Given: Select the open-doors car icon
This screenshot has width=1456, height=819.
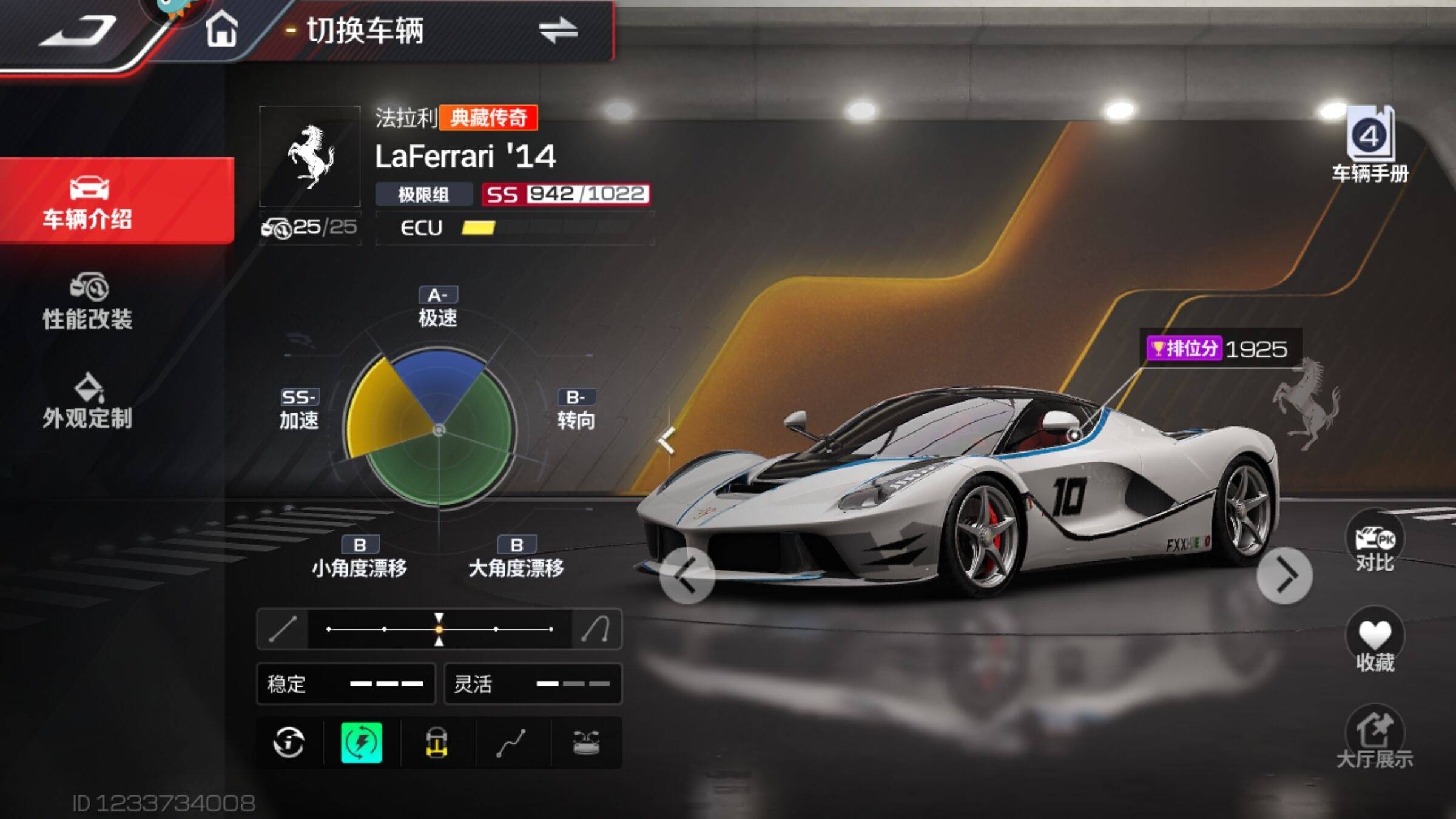Looking at the screenshot, I should pos(586,742).
